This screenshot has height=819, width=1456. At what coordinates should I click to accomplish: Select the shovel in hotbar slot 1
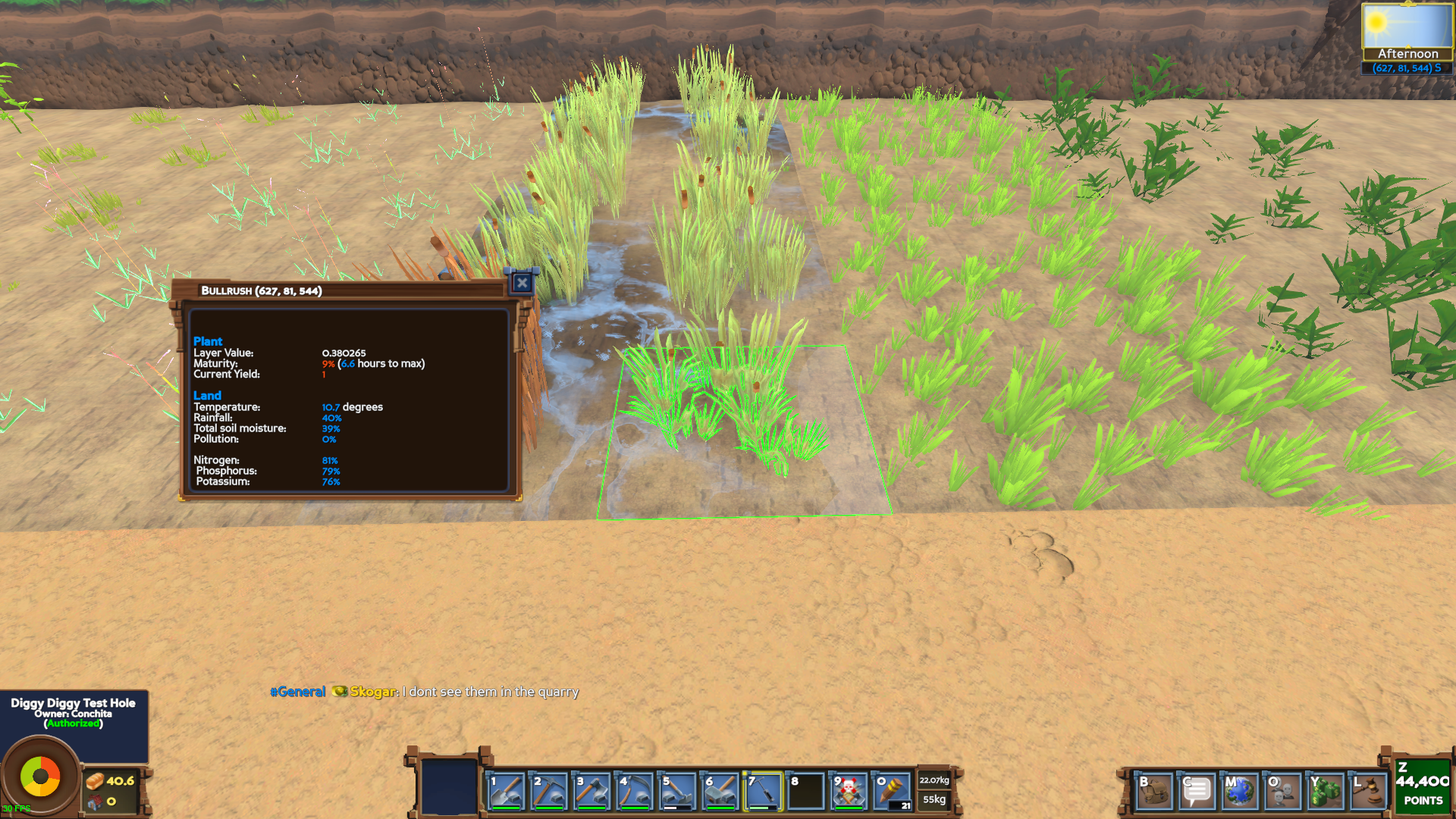[506, 791]
